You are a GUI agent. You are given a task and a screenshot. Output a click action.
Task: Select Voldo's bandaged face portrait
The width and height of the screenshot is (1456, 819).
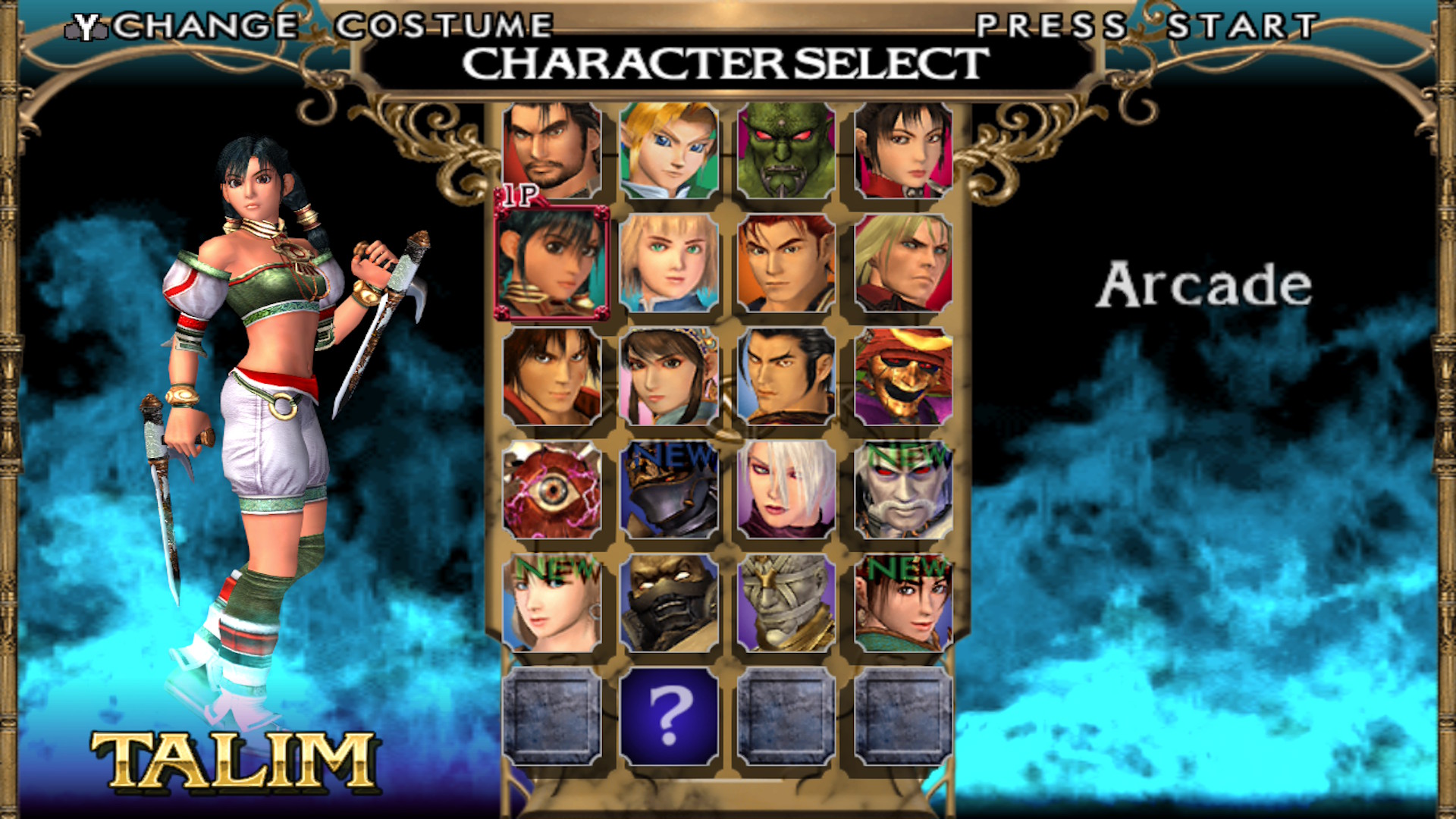786,603
